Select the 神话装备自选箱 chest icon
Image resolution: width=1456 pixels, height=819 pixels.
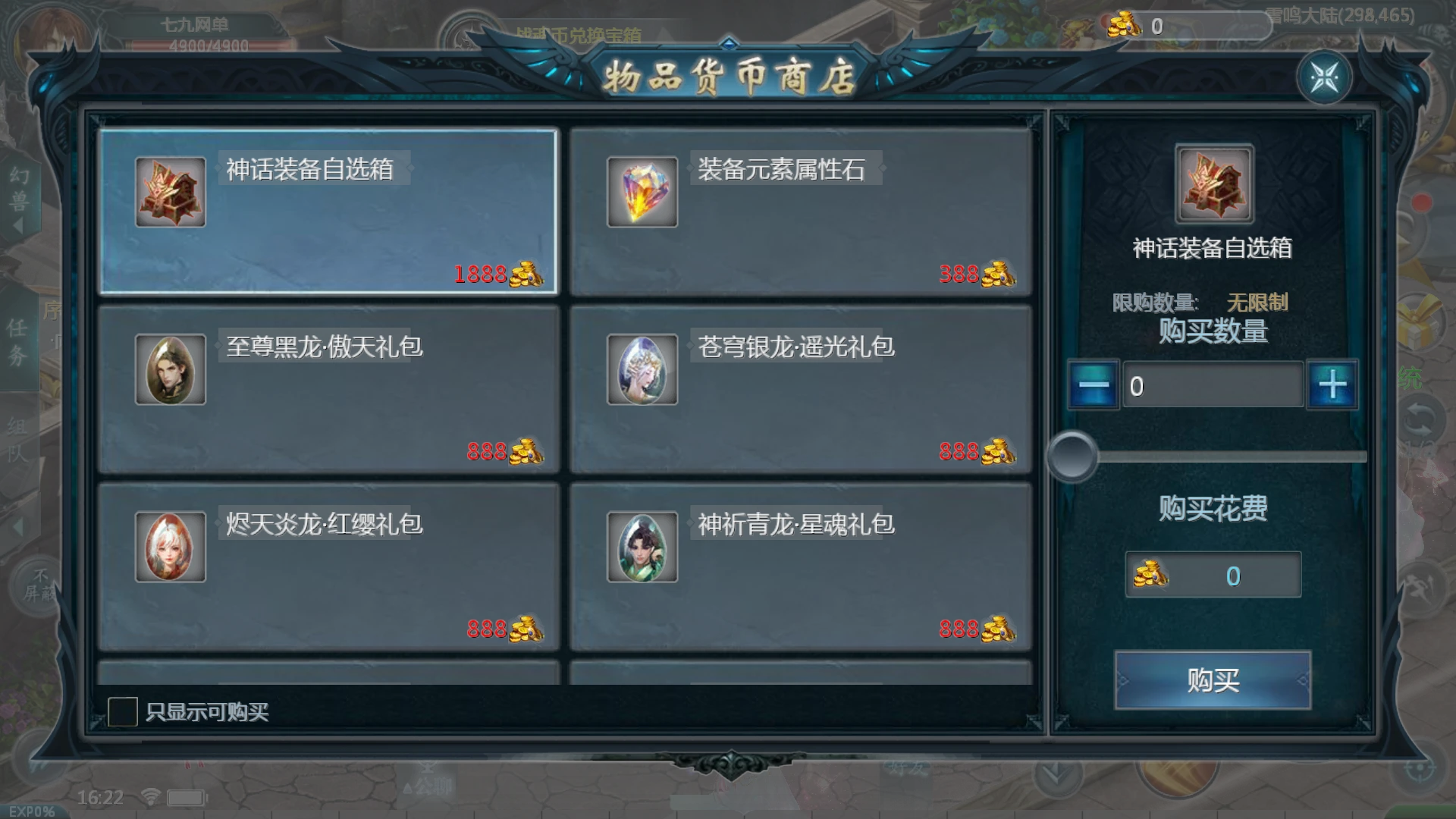(x=170, y=191)
